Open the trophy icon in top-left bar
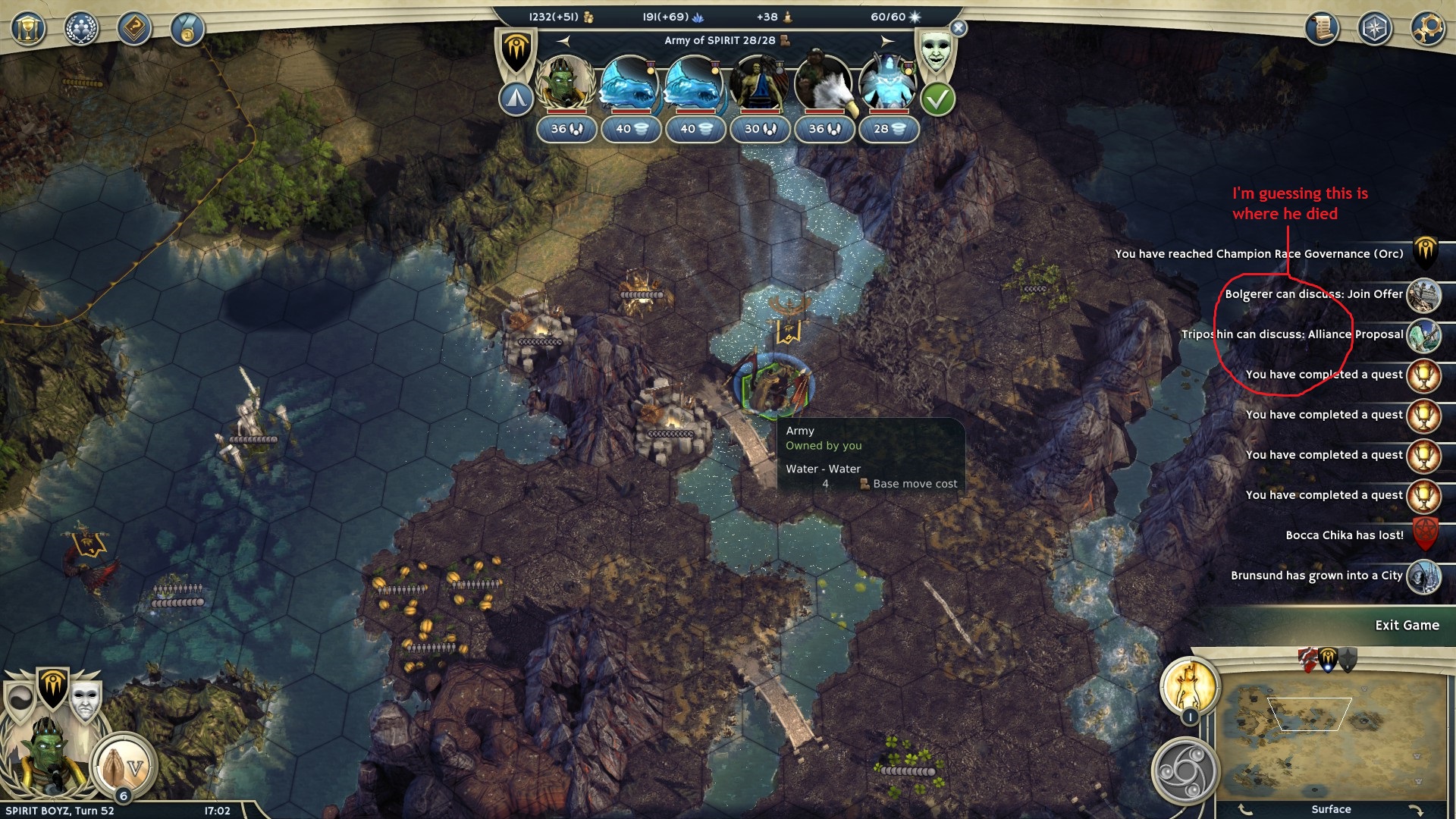The height and width of the screenshot is (819, 1456). click(x=28, y=29)
